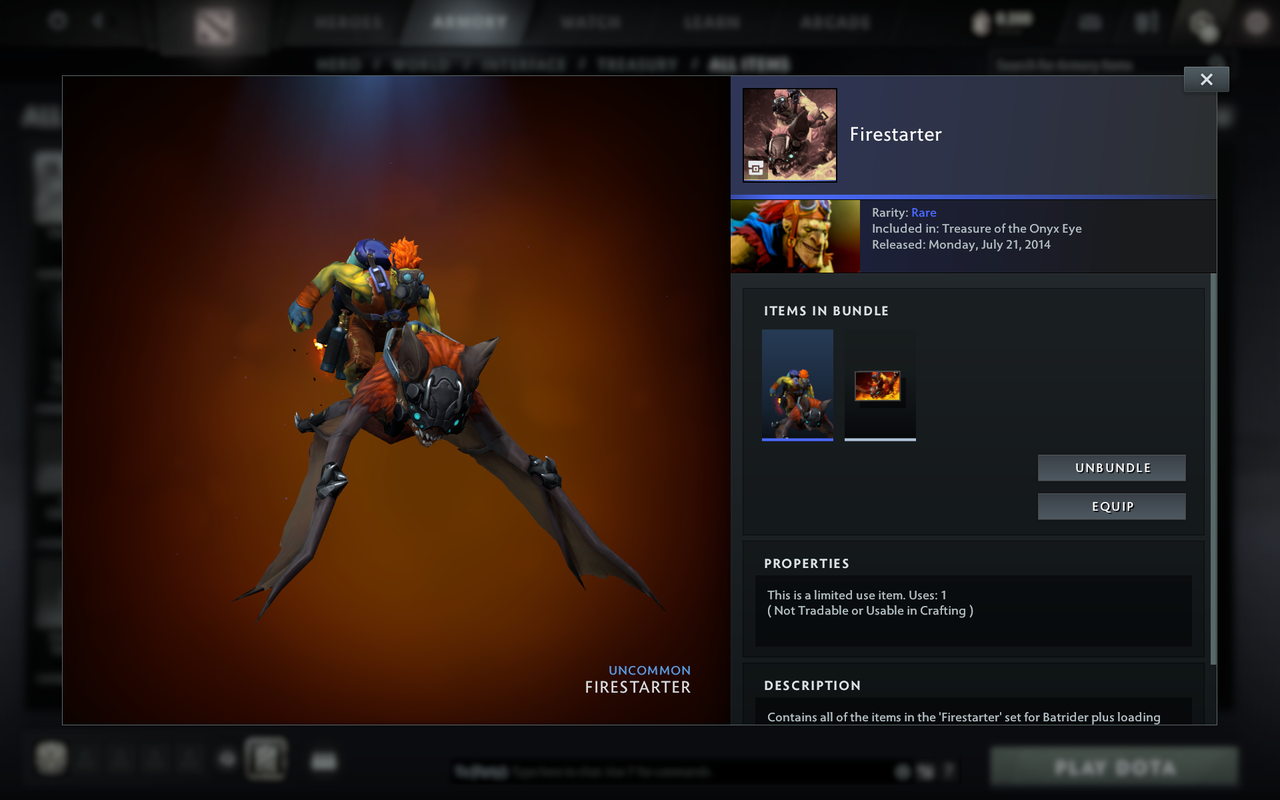The width and height of the screenshot is (1280, 800).
Task: Click the Rare rarity link
Action: coord(923,212)
